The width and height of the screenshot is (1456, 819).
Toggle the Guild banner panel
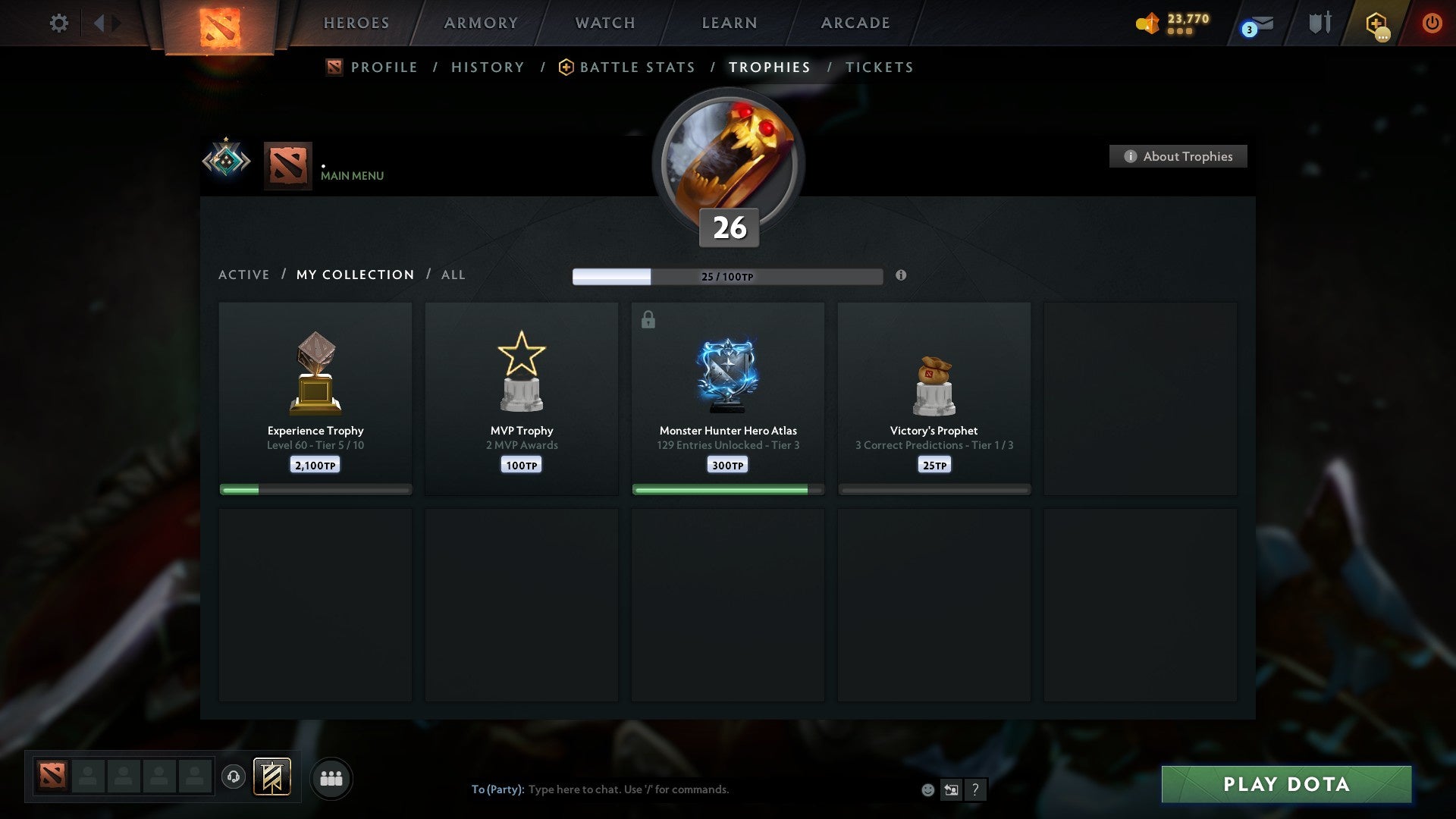(273, 778)
